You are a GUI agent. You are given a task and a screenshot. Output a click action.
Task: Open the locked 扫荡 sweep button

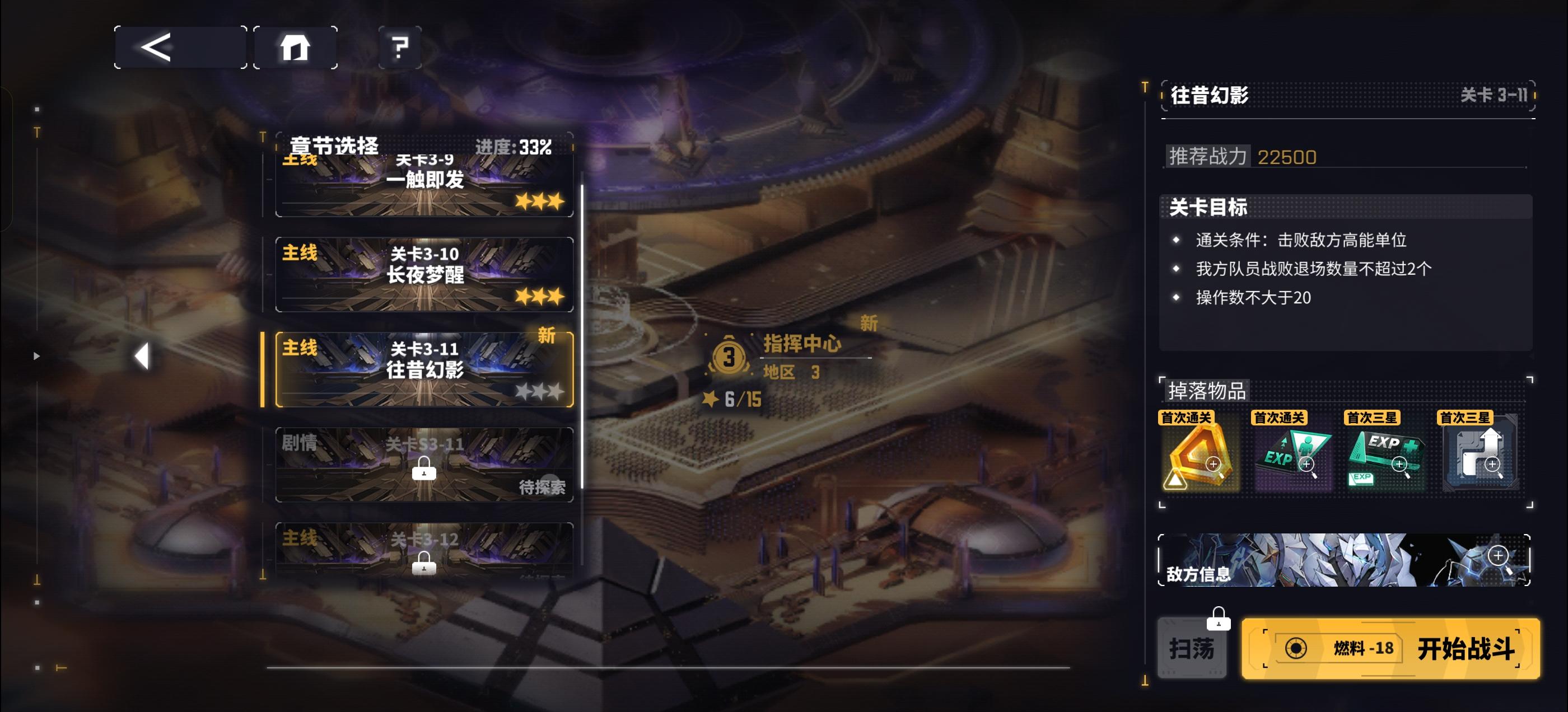click(1192, 649)
